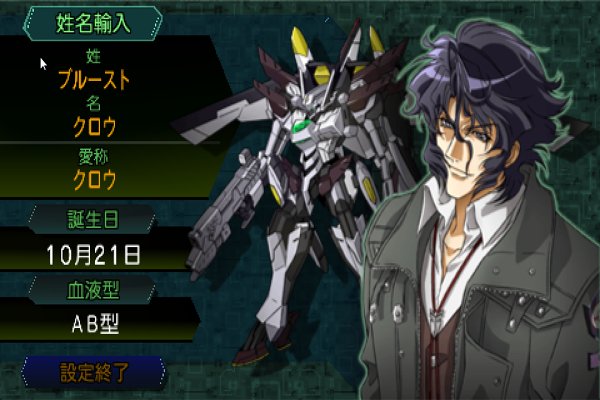Screen dimensions: 600x400
Task: Change the birthday 10月21日
Action: pos(94,254)
